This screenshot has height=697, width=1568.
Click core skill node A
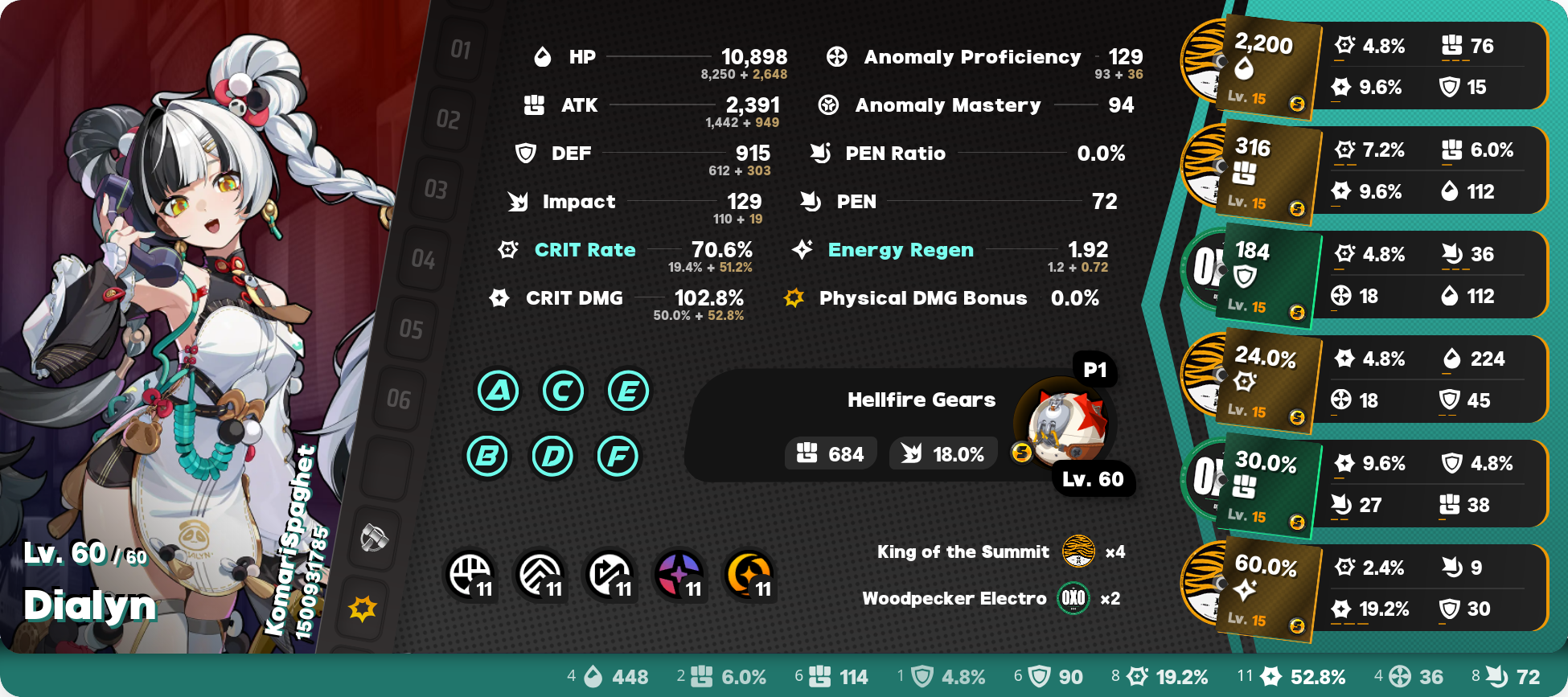pyautogui.click(x=499, y=392)
